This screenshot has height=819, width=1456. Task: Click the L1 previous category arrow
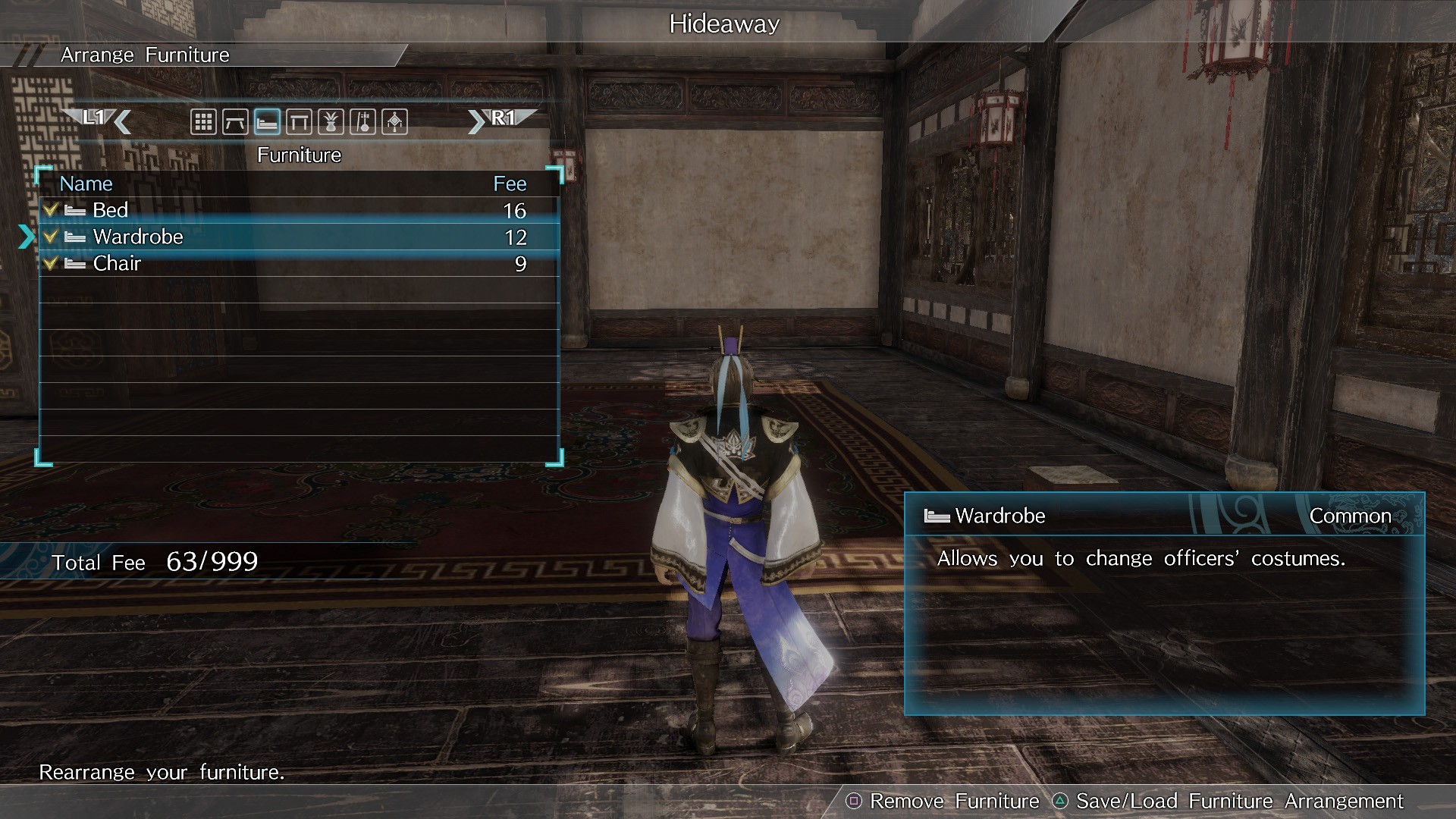[102, 119]
